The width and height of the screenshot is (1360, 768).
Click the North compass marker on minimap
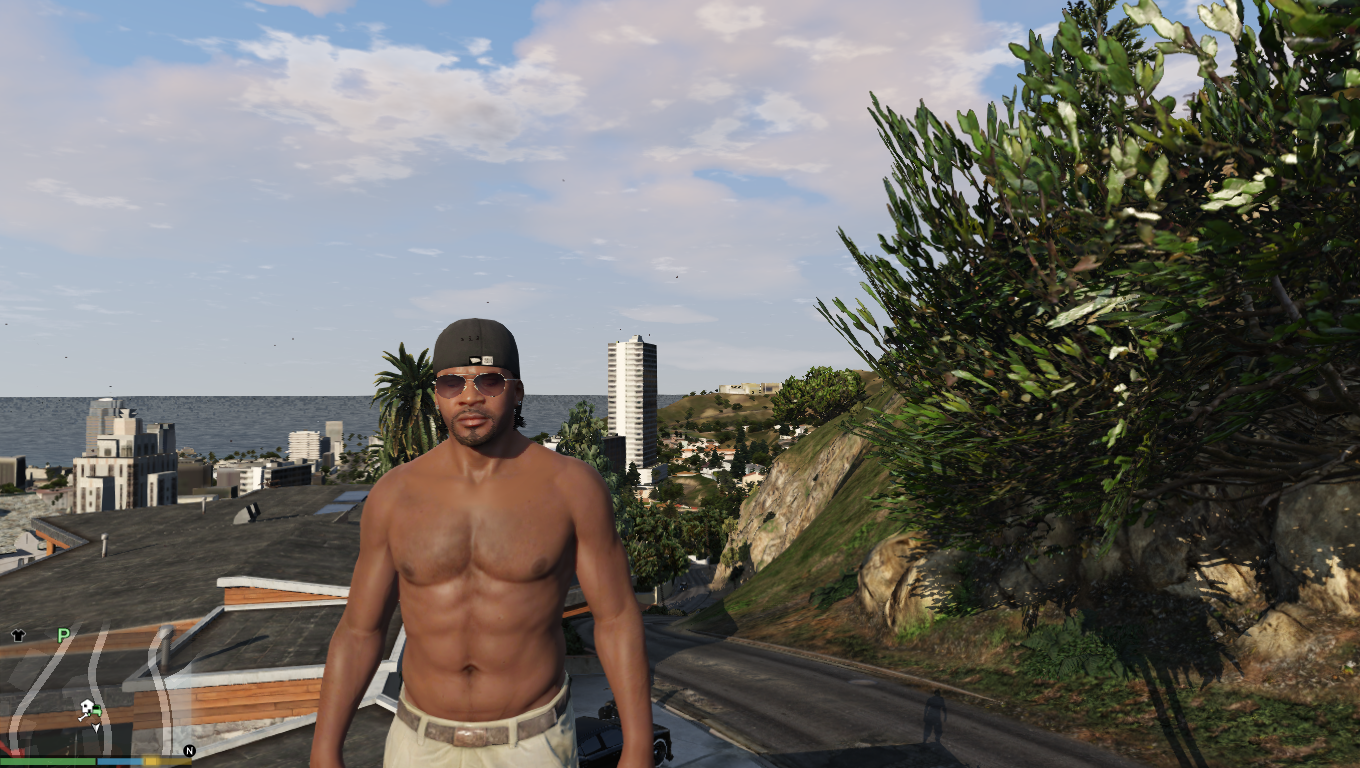tap(188, 750)
